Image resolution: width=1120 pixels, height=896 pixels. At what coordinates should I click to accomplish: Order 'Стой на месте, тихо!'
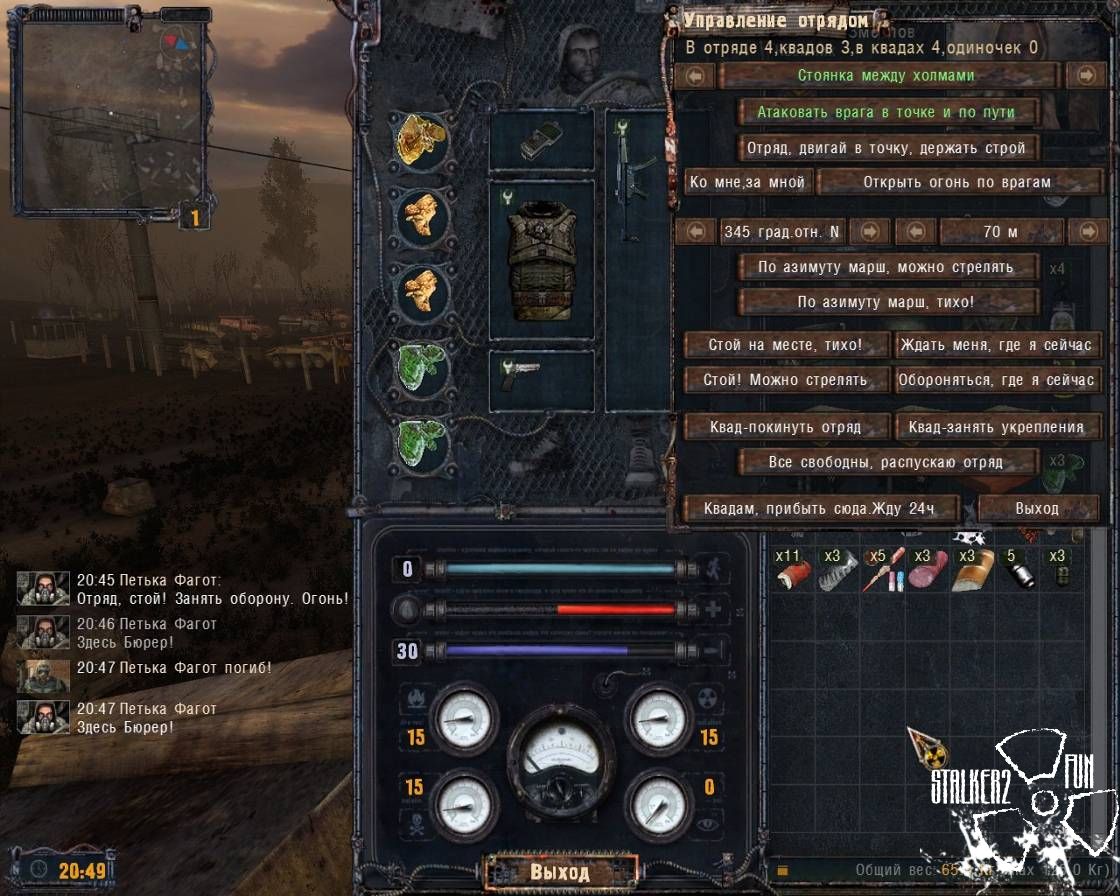[x=785, y=346]
